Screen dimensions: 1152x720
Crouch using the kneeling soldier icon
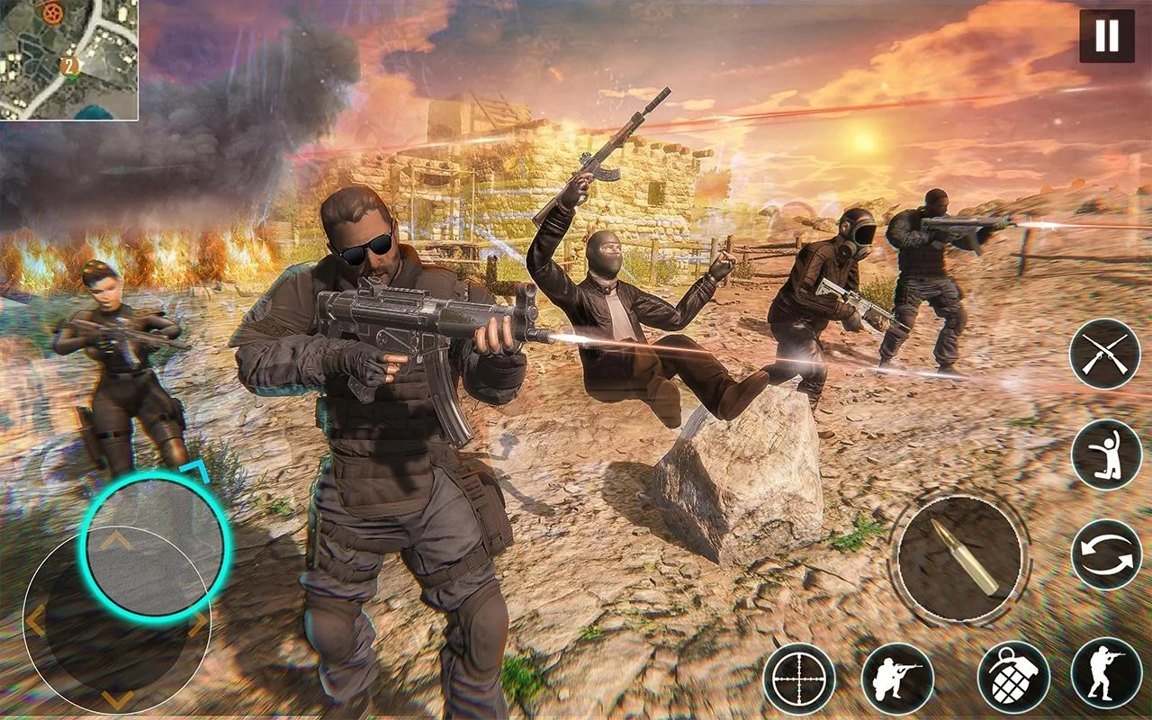(x=897, y=678)
